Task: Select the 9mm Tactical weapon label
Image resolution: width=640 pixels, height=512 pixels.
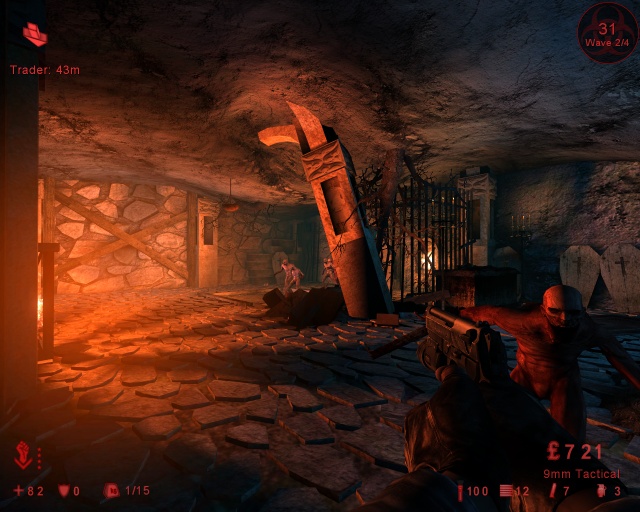Action: pyautogui.click(x=581, y=473)
